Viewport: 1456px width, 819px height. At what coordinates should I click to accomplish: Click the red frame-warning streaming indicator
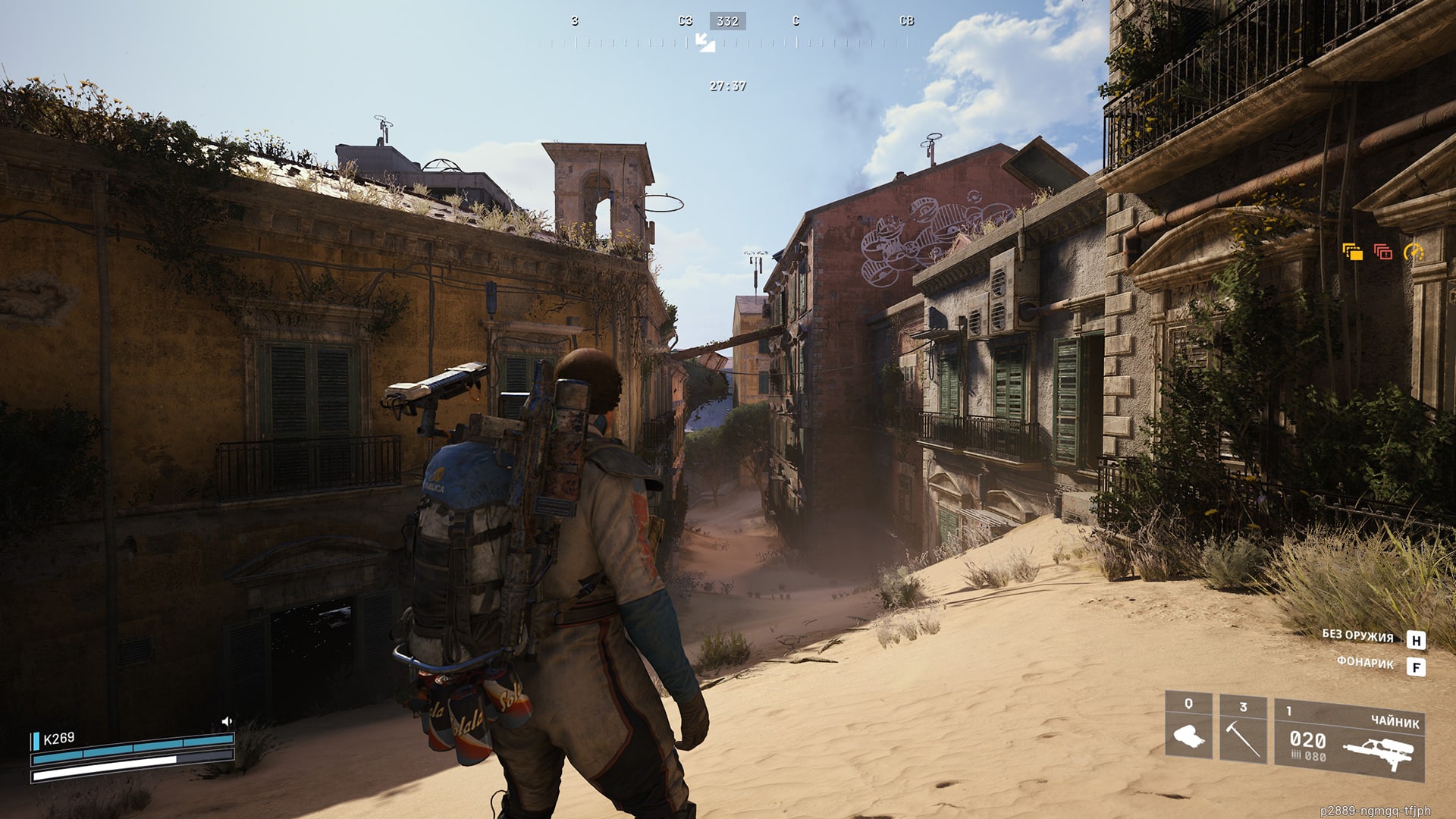click(1382, 252)
